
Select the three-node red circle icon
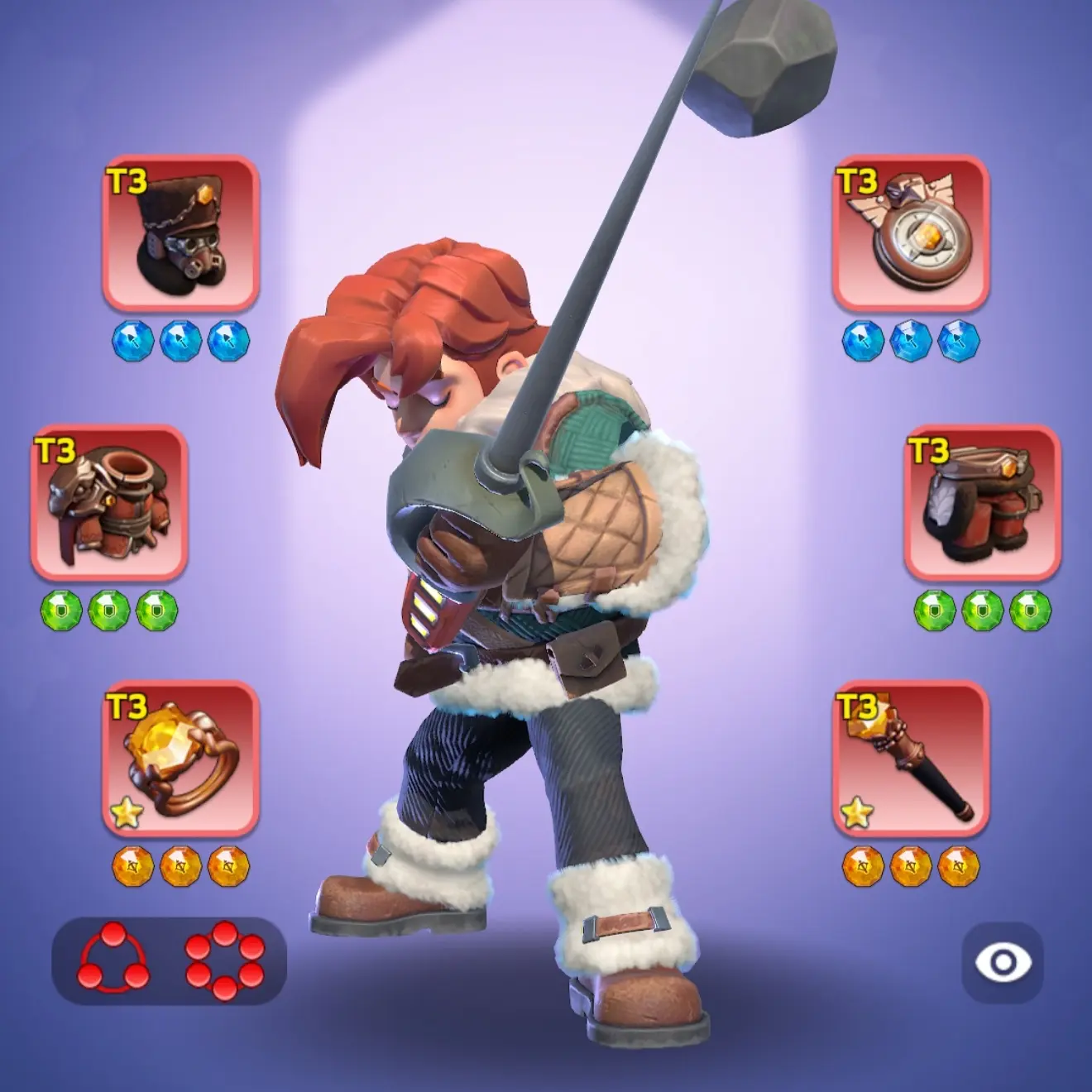[113, 958]
